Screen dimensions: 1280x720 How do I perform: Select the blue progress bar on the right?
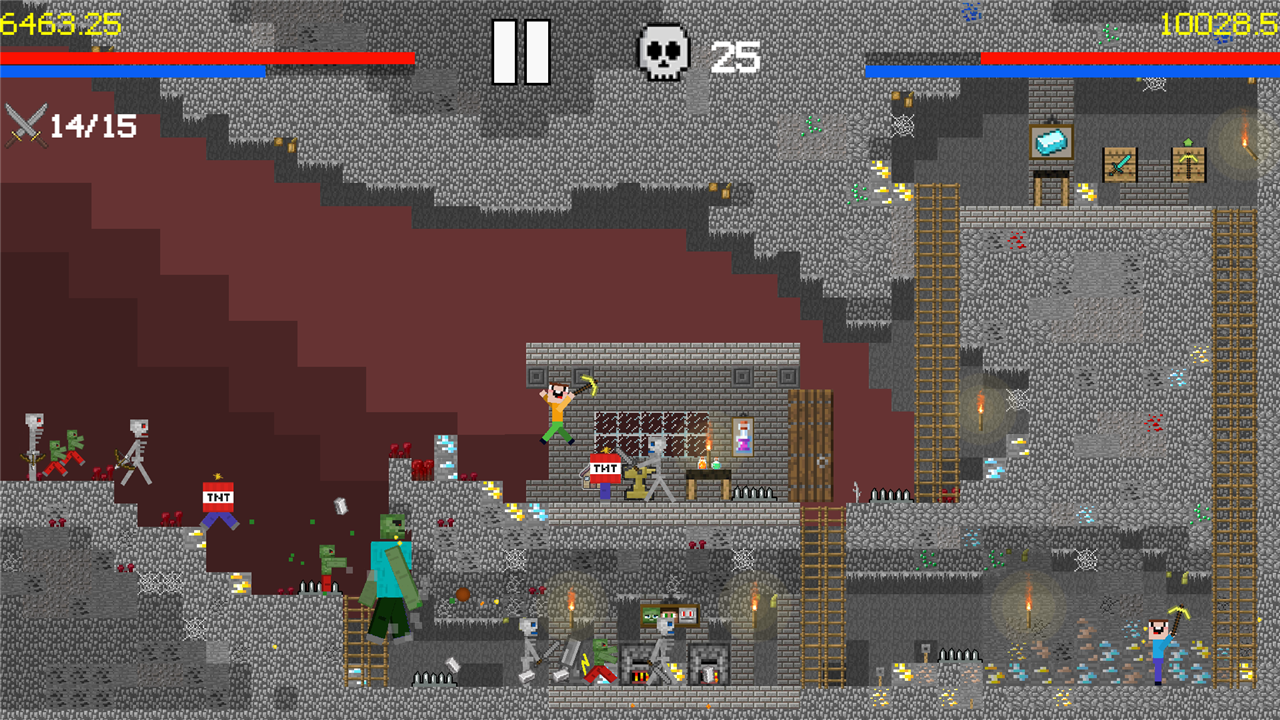point(1070,72)
